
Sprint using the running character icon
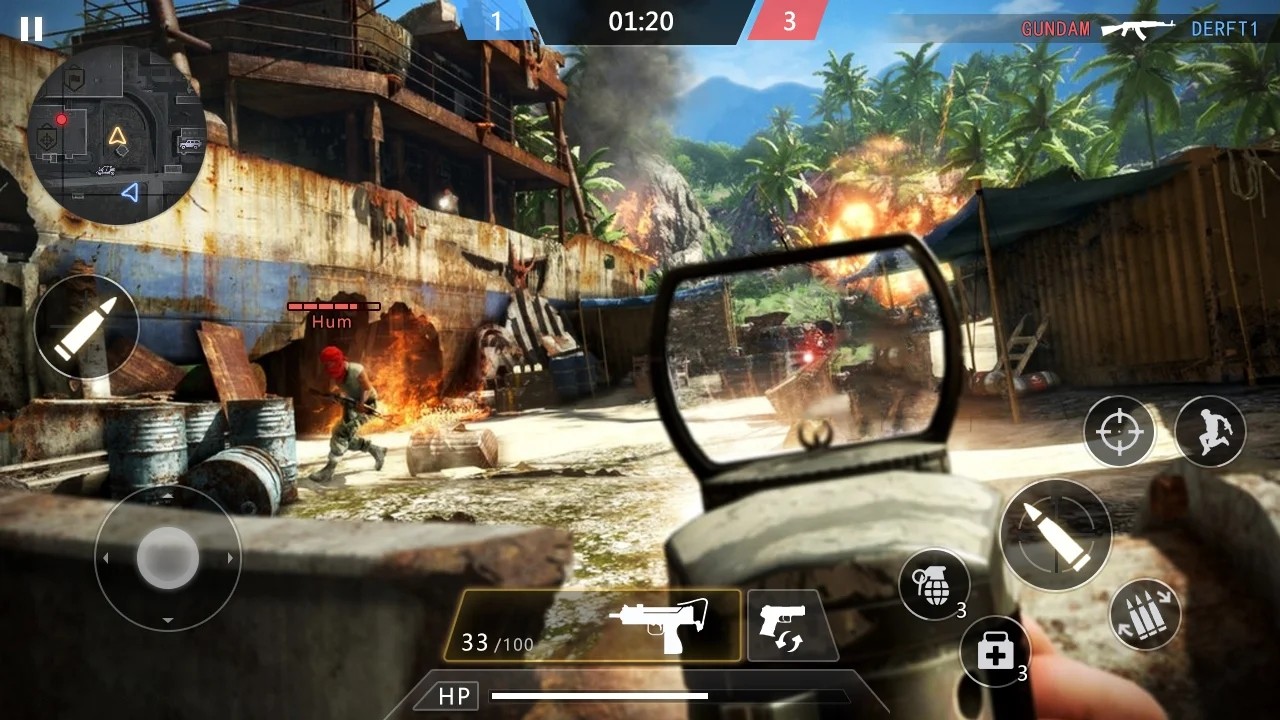pos(1209,431)
